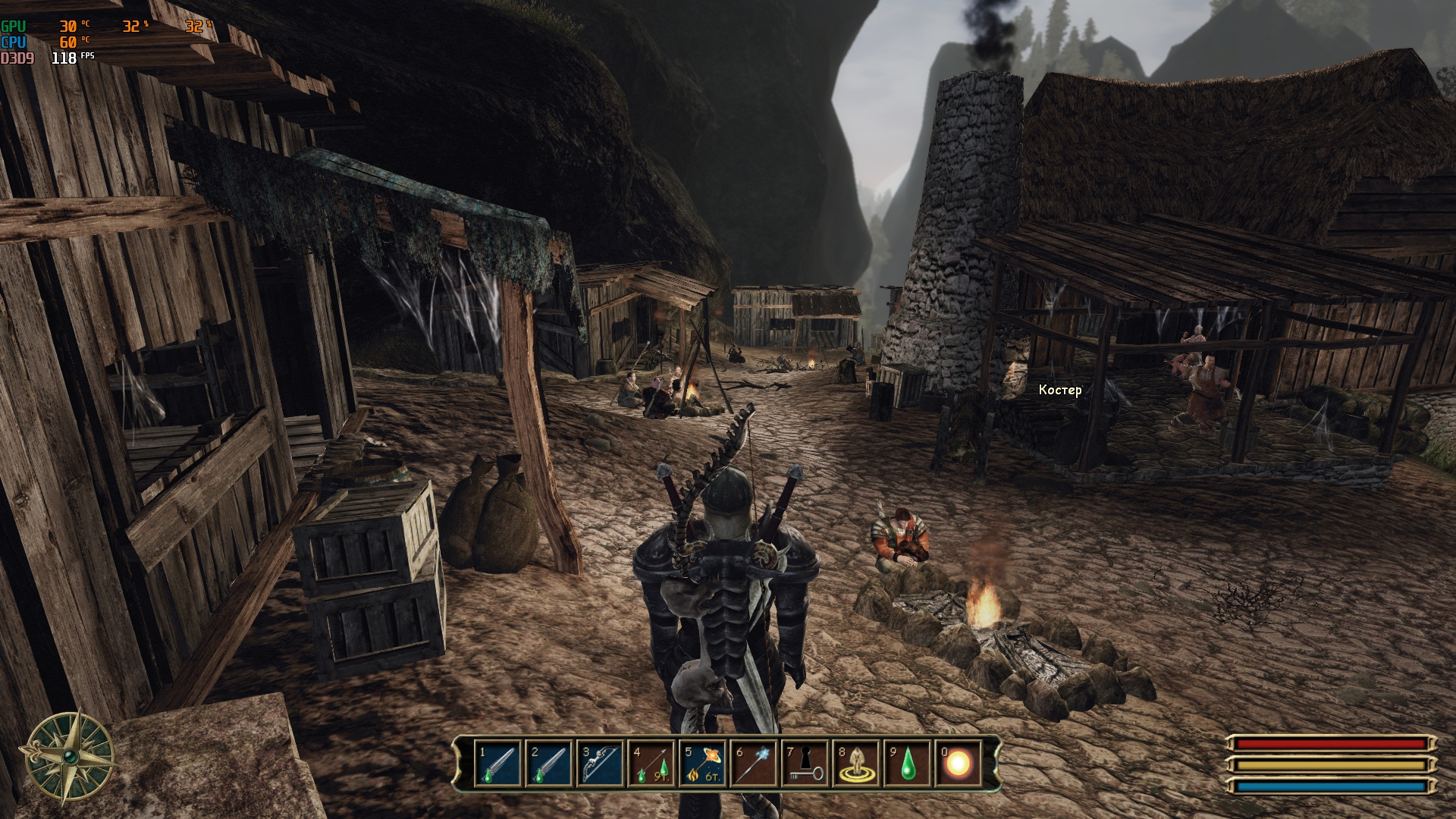Cast the glowing light orb spell
This screenshot has height=819, width=1456.
click(959, 763)
